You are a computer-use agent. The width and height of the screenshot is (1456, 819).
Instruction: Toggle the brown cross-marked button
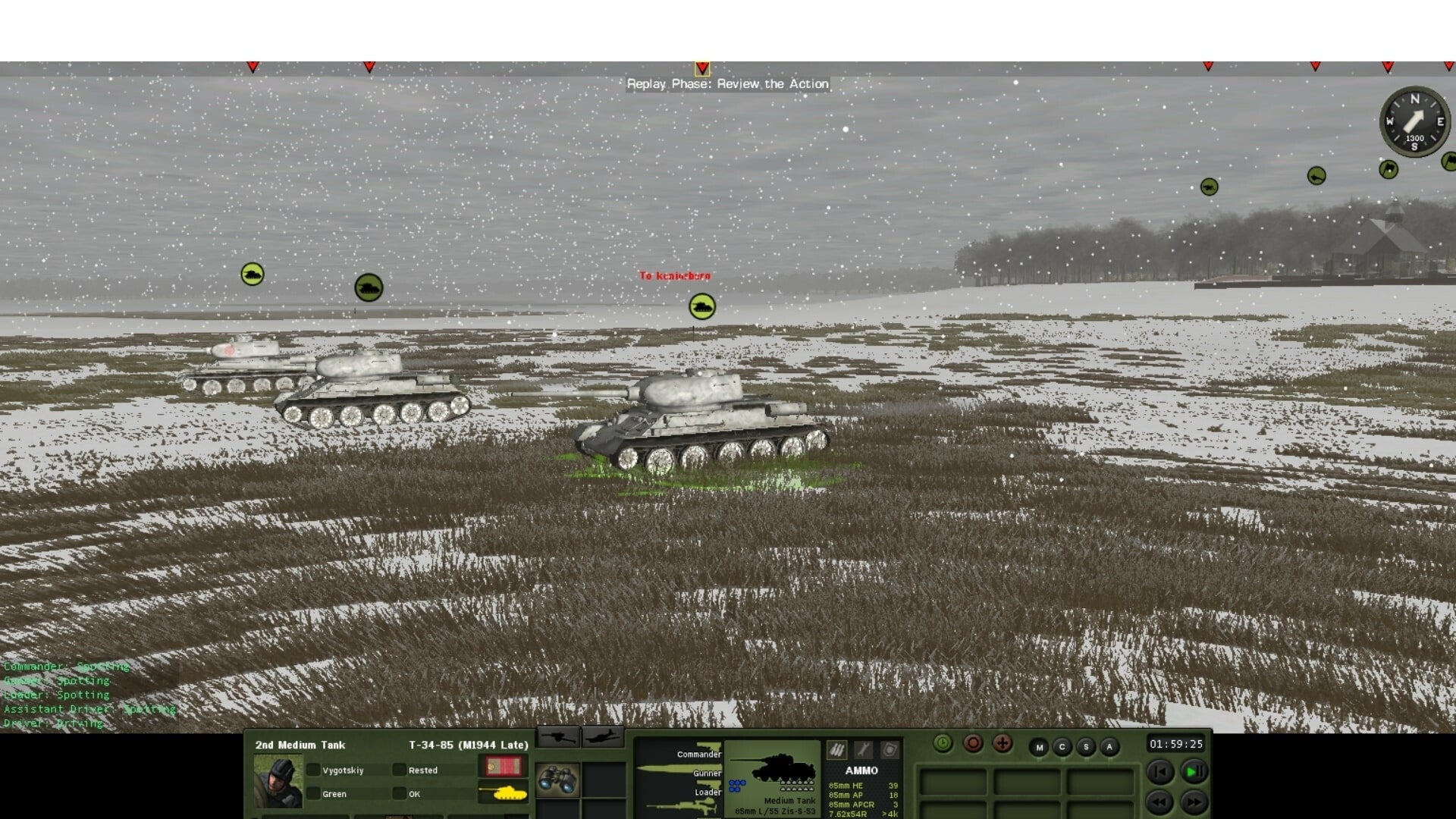1002,743
